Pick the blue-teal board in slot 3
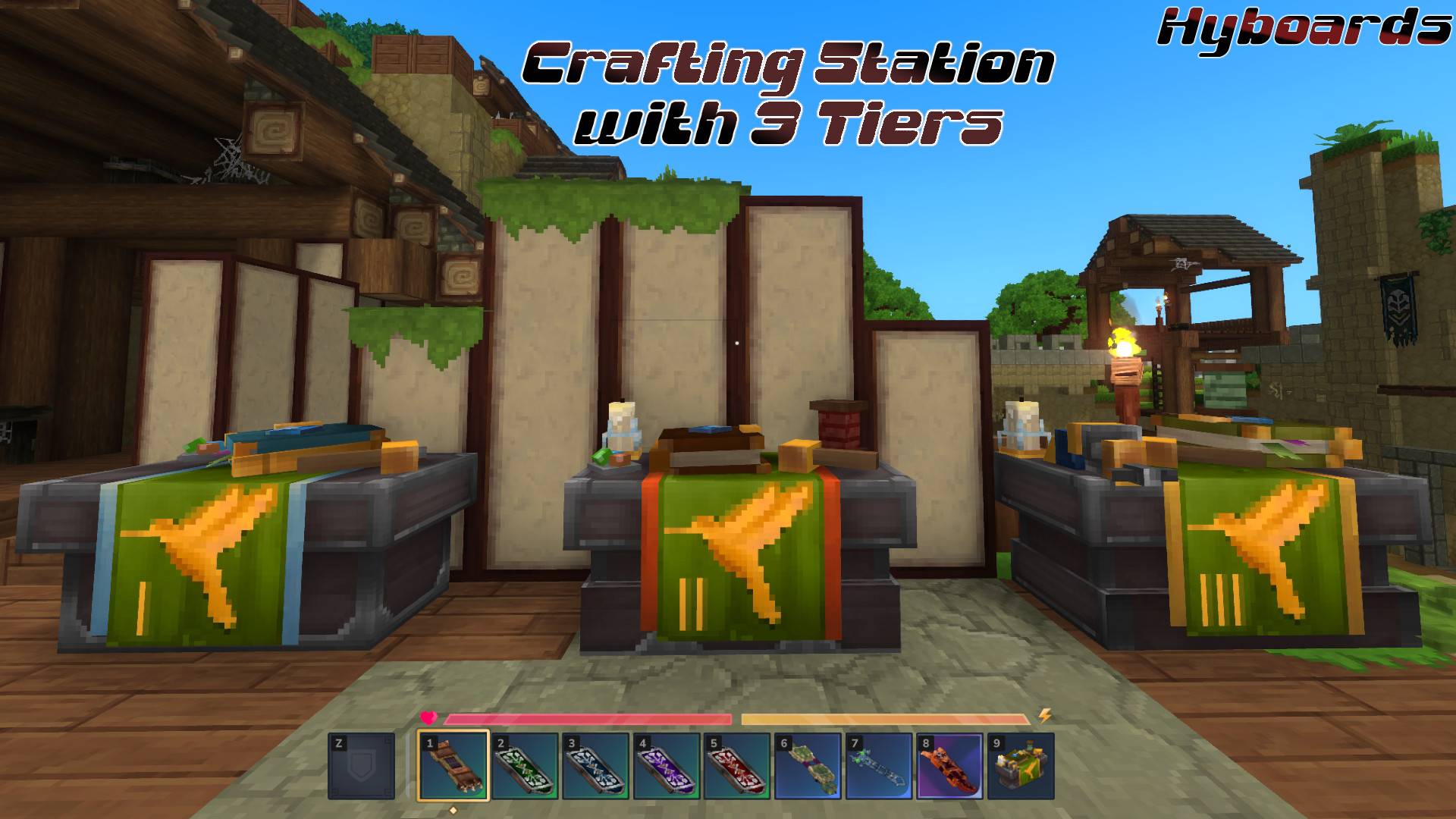This screenshot has width=1456, height=819. coord(596,766)
